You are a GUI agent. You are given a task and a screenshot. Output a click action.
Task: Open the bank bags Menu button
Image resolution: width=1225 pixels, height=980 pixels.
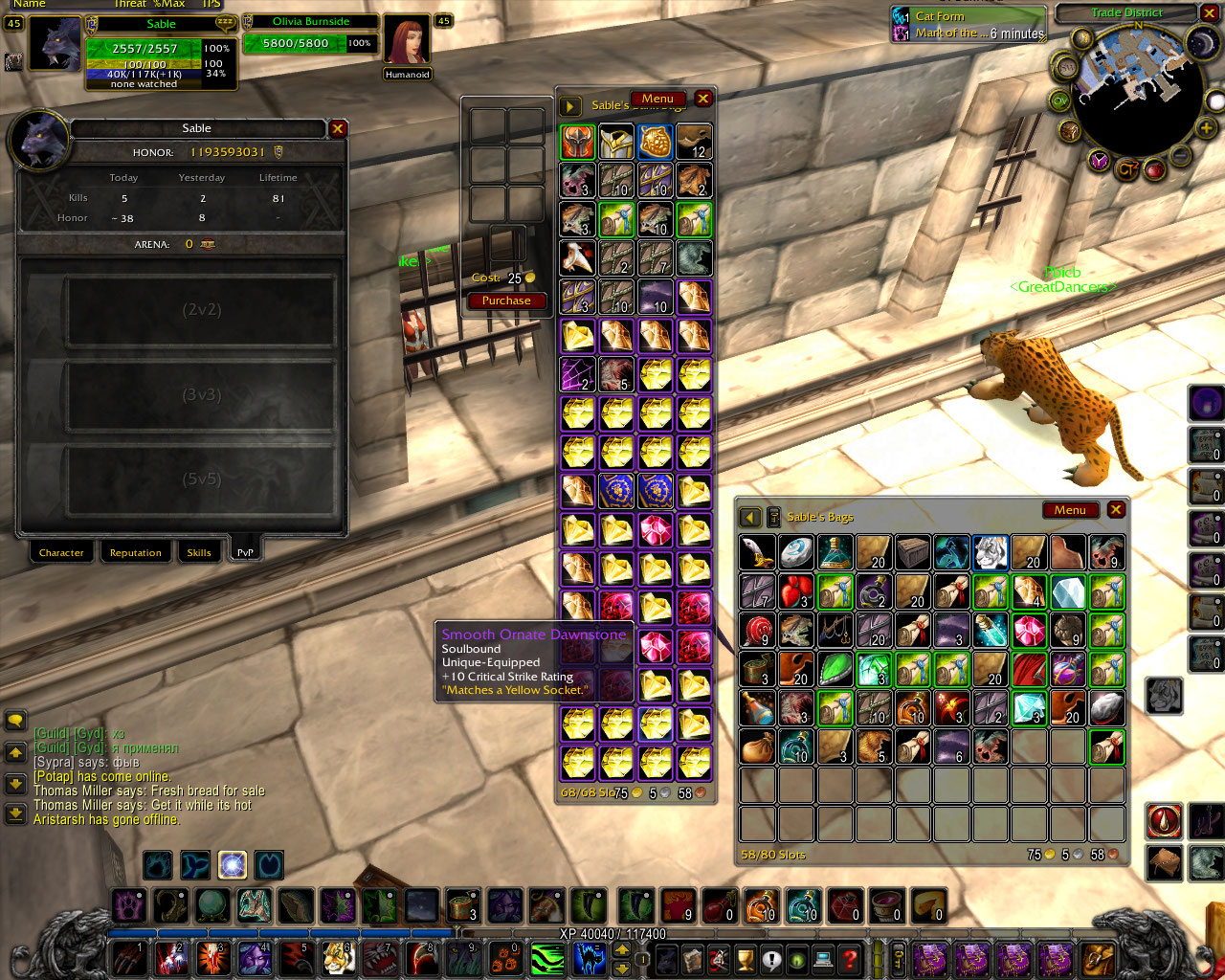coord(657,99)
